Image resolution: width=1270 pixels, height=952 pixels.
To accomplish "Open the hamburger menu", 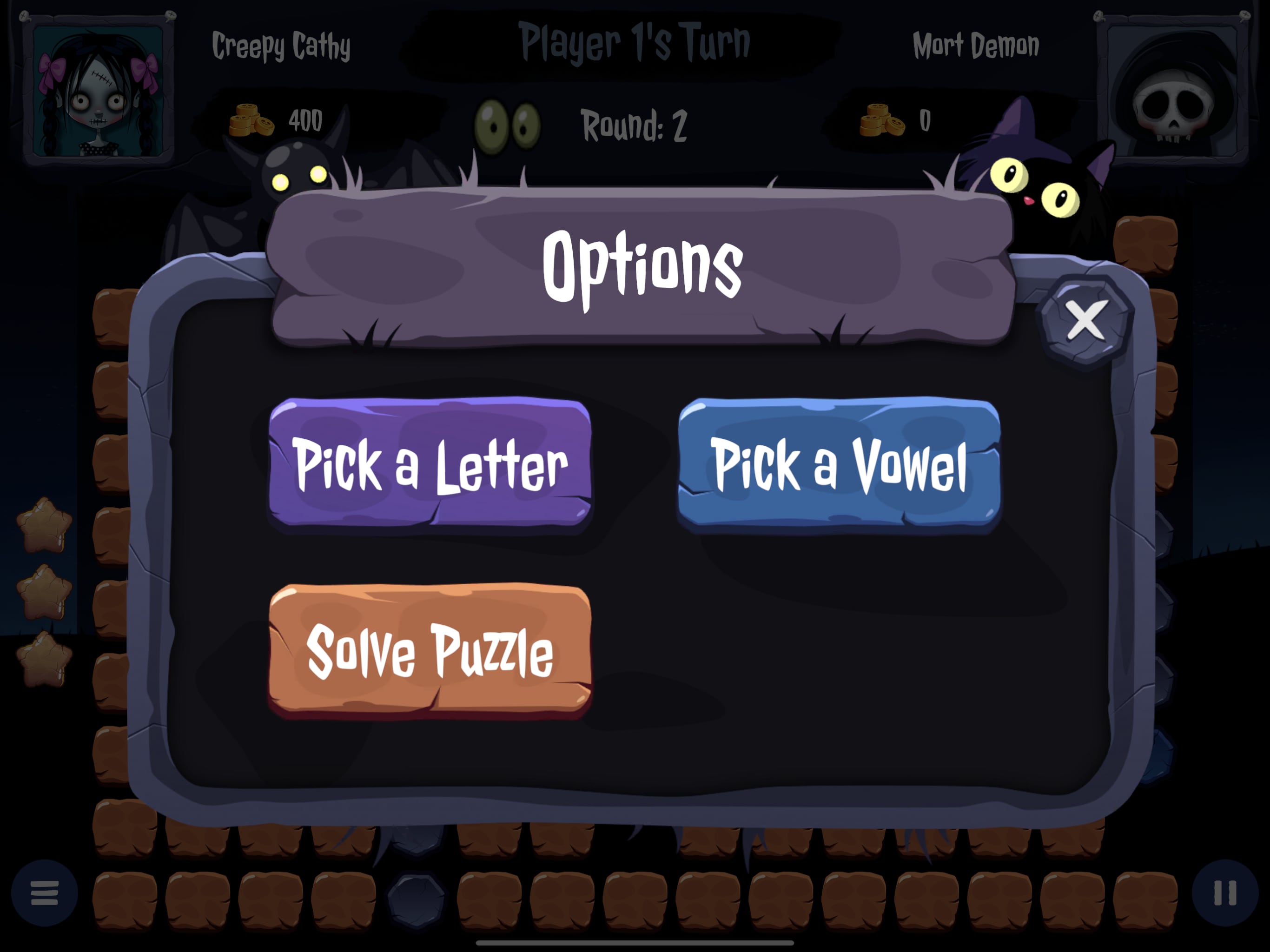I will pos(44,893).
